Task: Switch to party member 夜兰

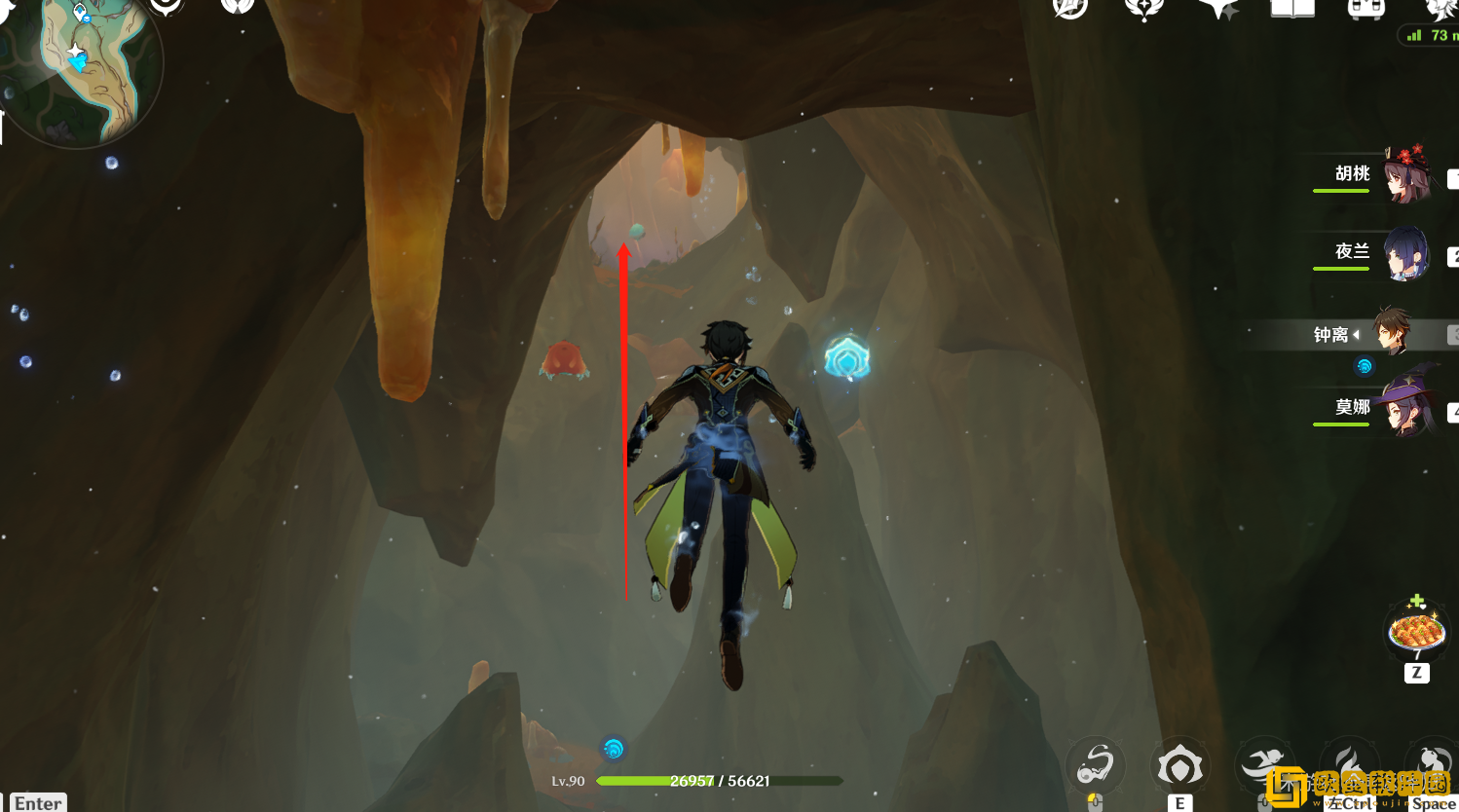Action: [1403, 252]
